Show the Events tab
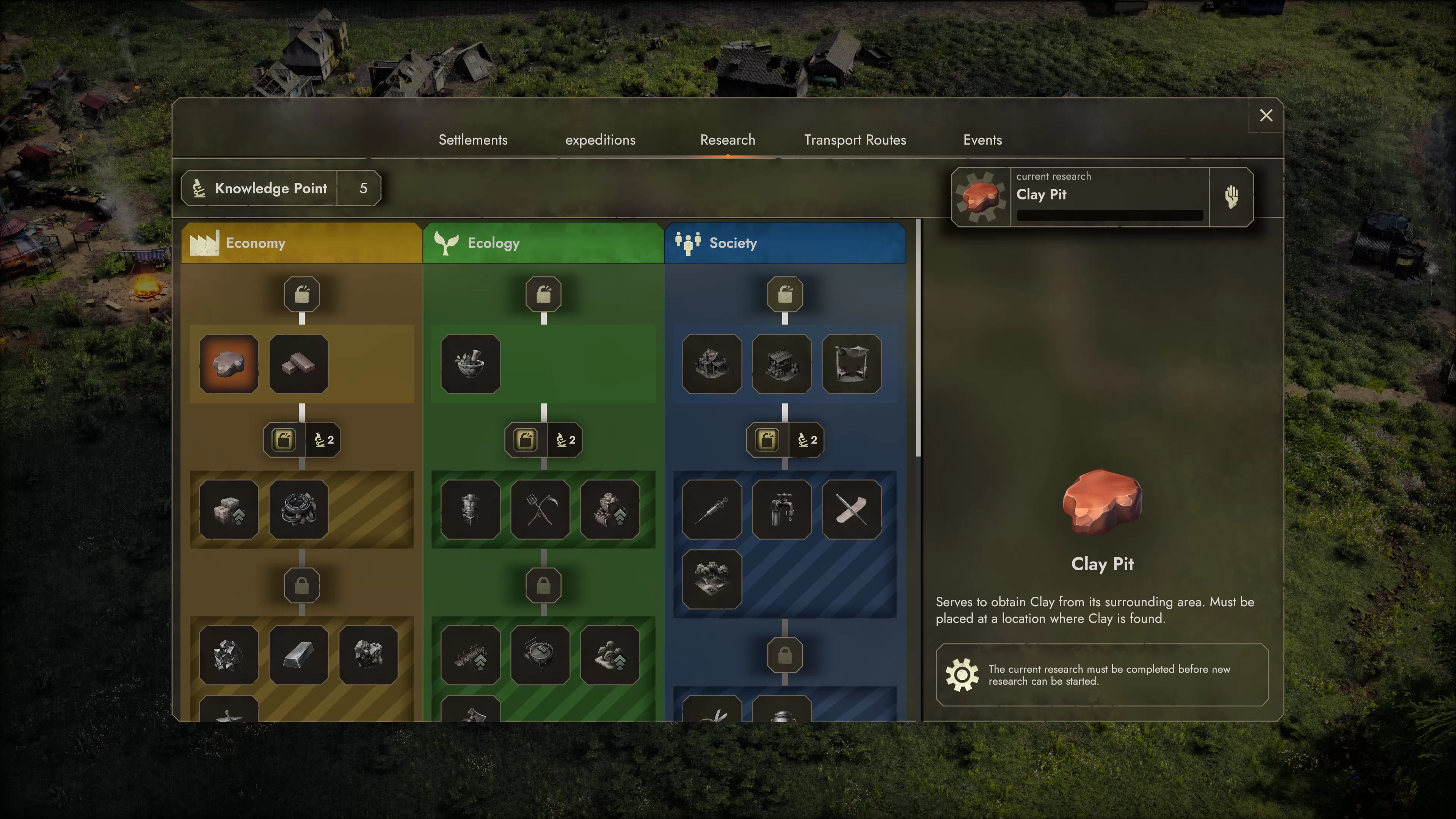The height and width of the screenshot is (819, 1456). tap(982, 140)
